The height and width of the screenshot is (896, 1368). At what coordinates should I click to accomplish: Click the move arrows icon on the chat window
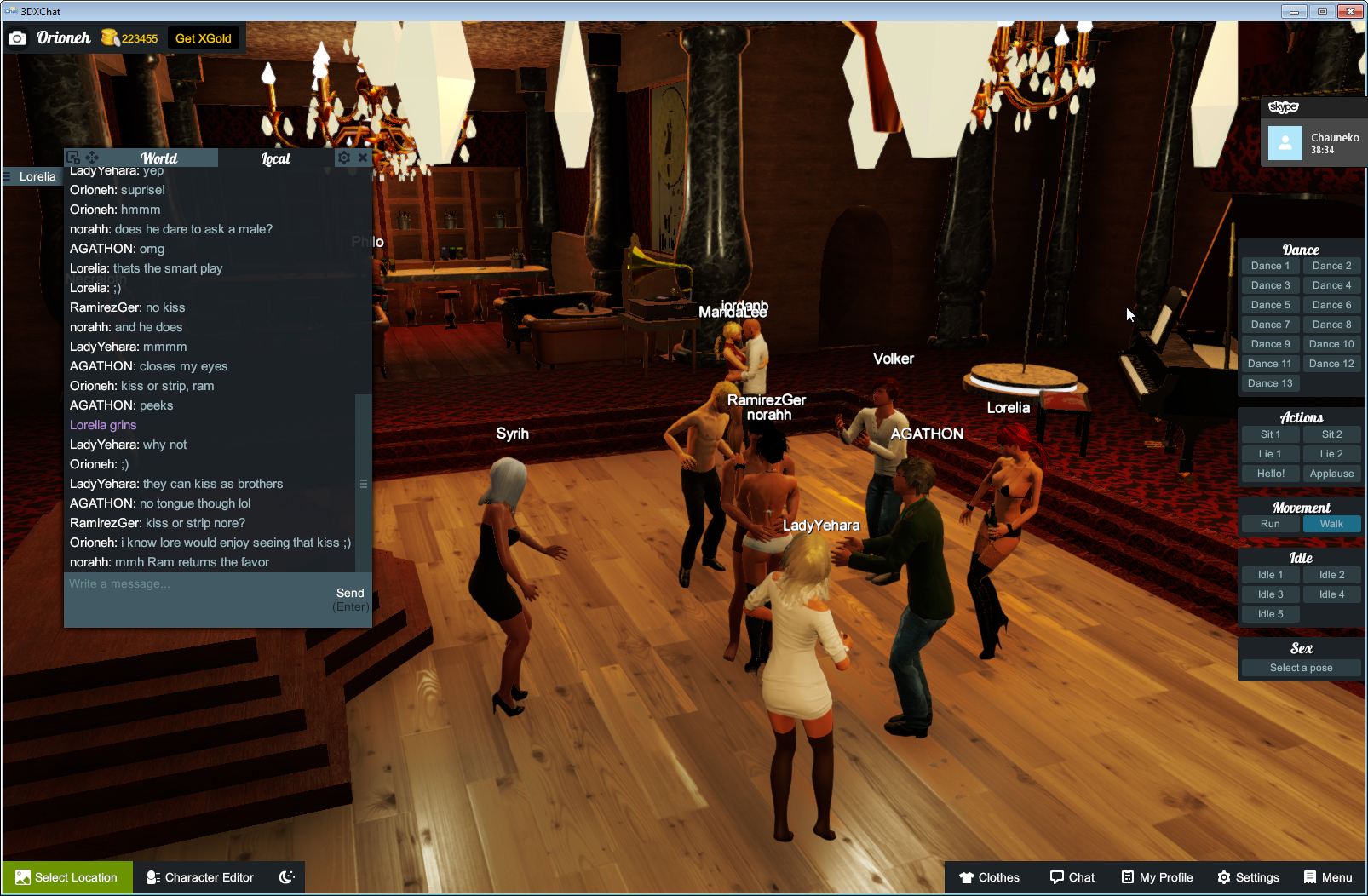point(93,158)
